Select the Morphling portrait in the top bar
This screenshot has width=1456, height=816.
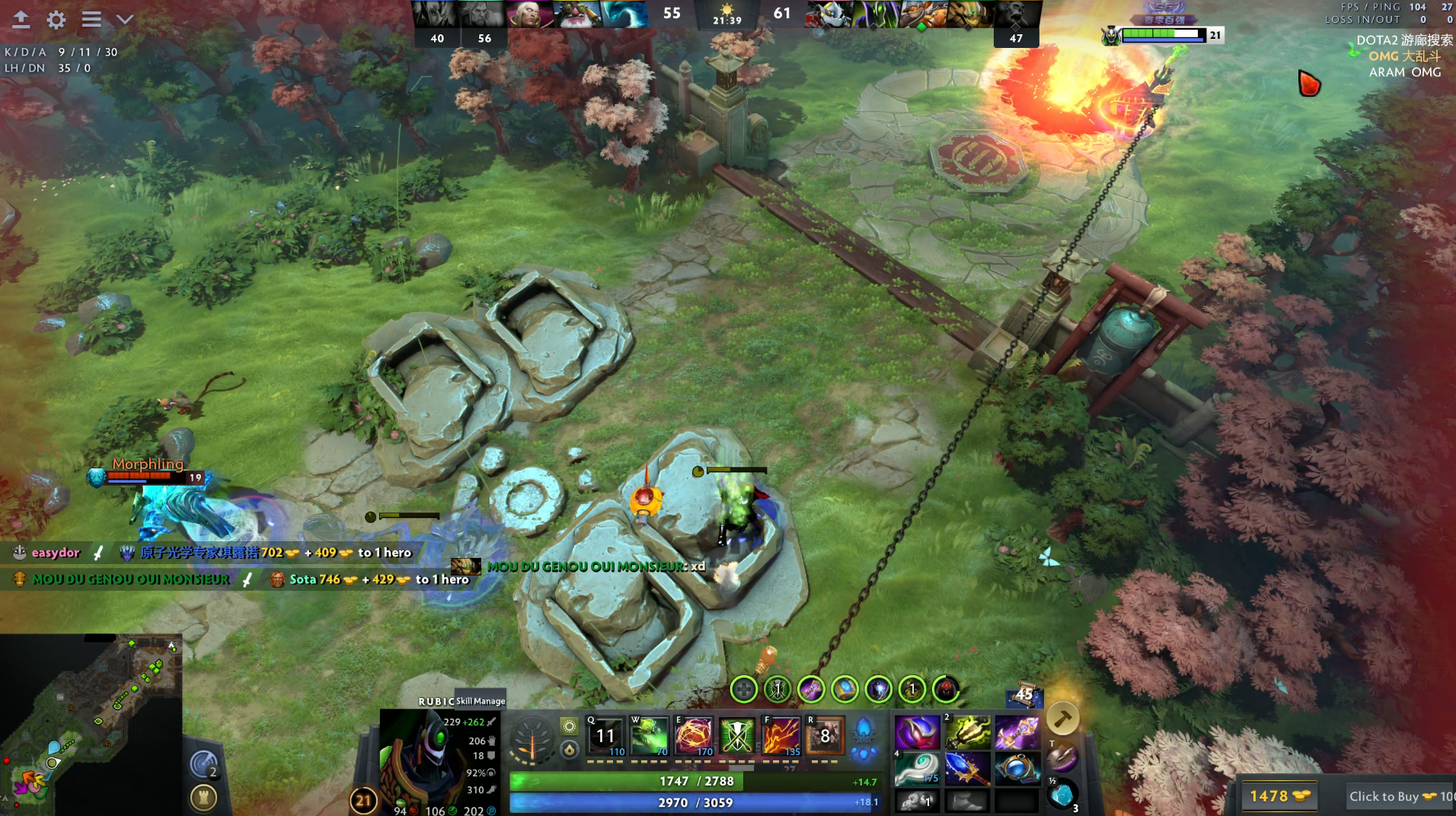pos(624,14)
